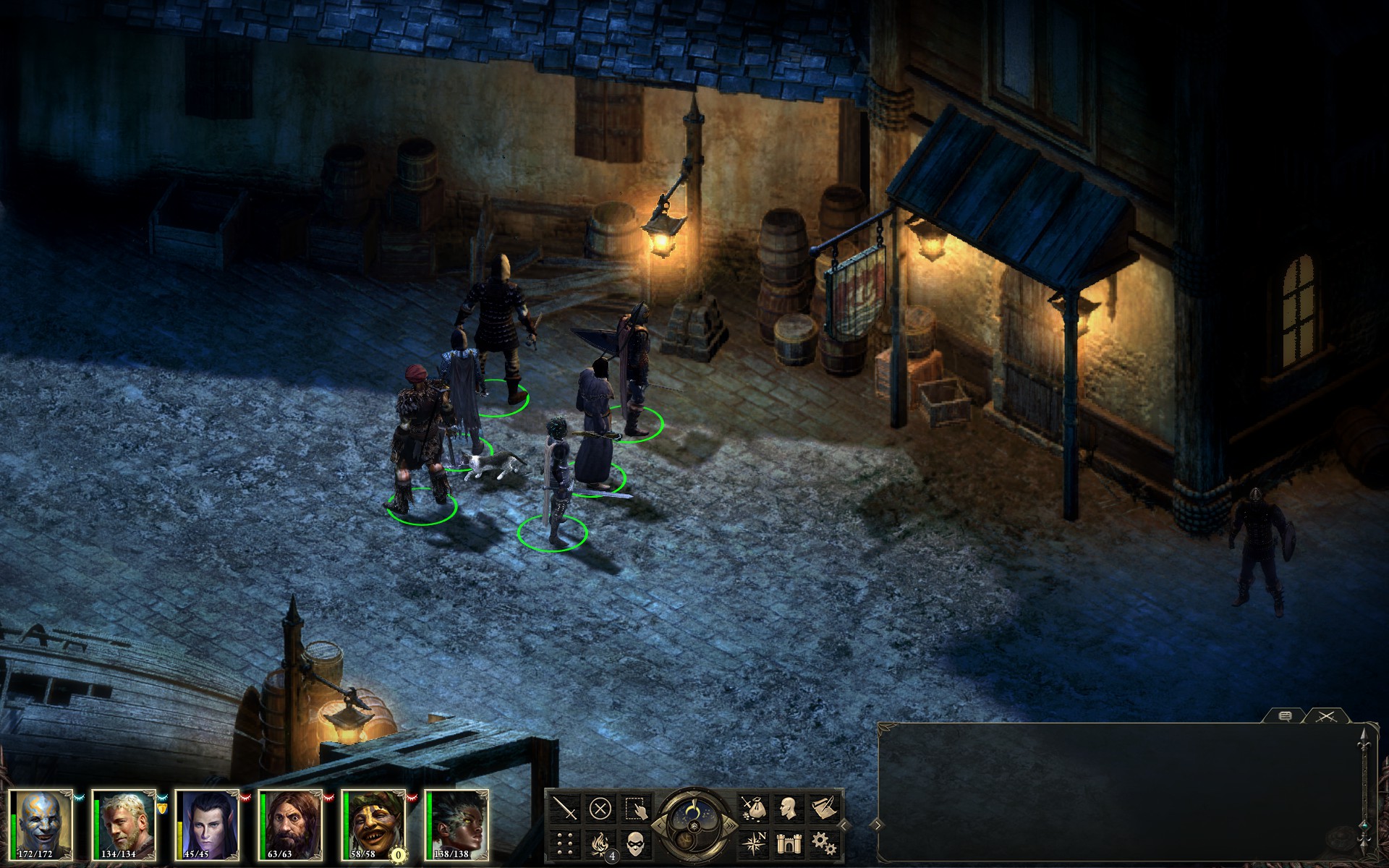Select the blond bearded man portrait
The width and height of the screenshot is (1389, 868).
[x=126, y=825]
